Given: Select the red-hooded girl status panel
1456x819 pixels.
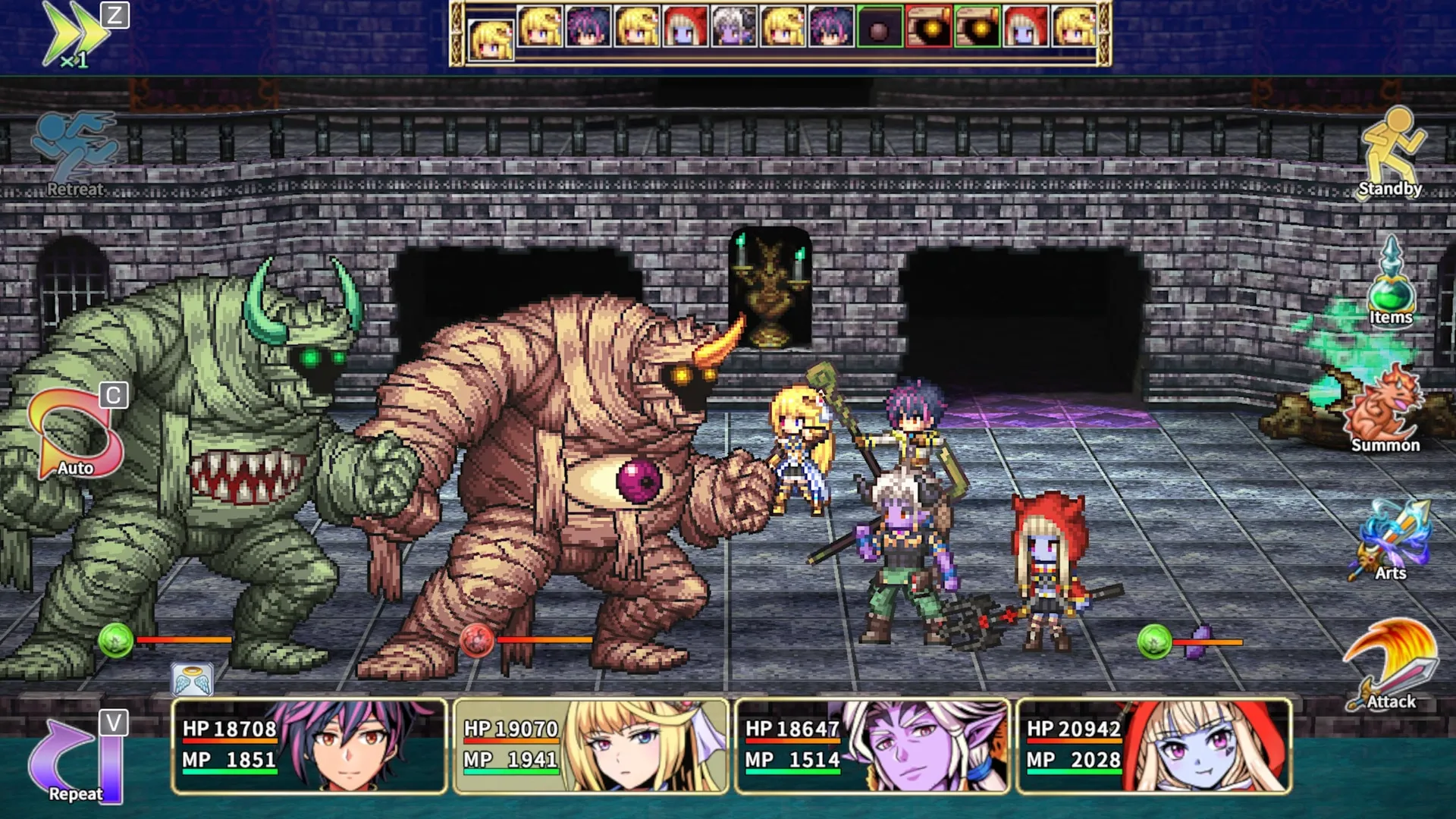Looking at the screenshot, I should point(1153,747).
